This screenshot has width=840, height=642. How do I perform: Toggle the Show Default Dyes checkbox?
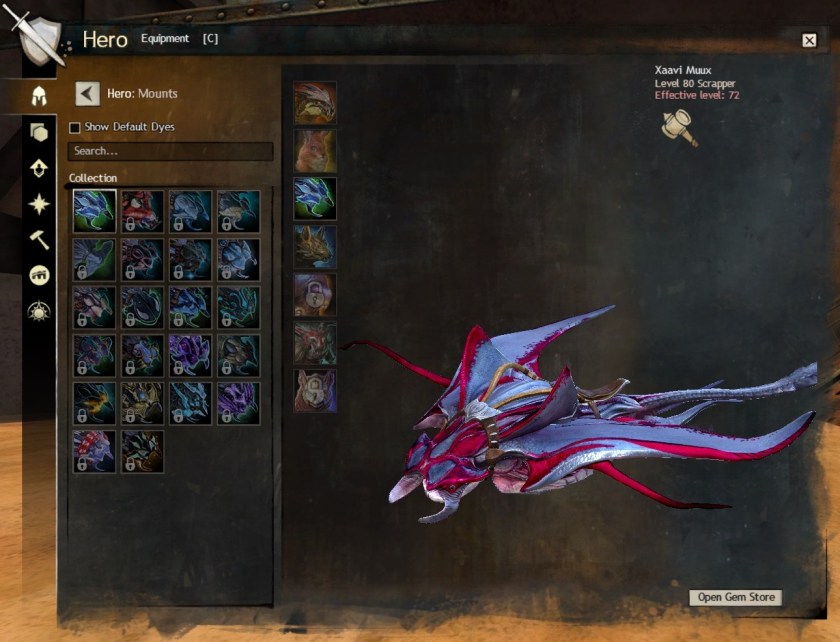pyautogui.click(x=75, y=128)
